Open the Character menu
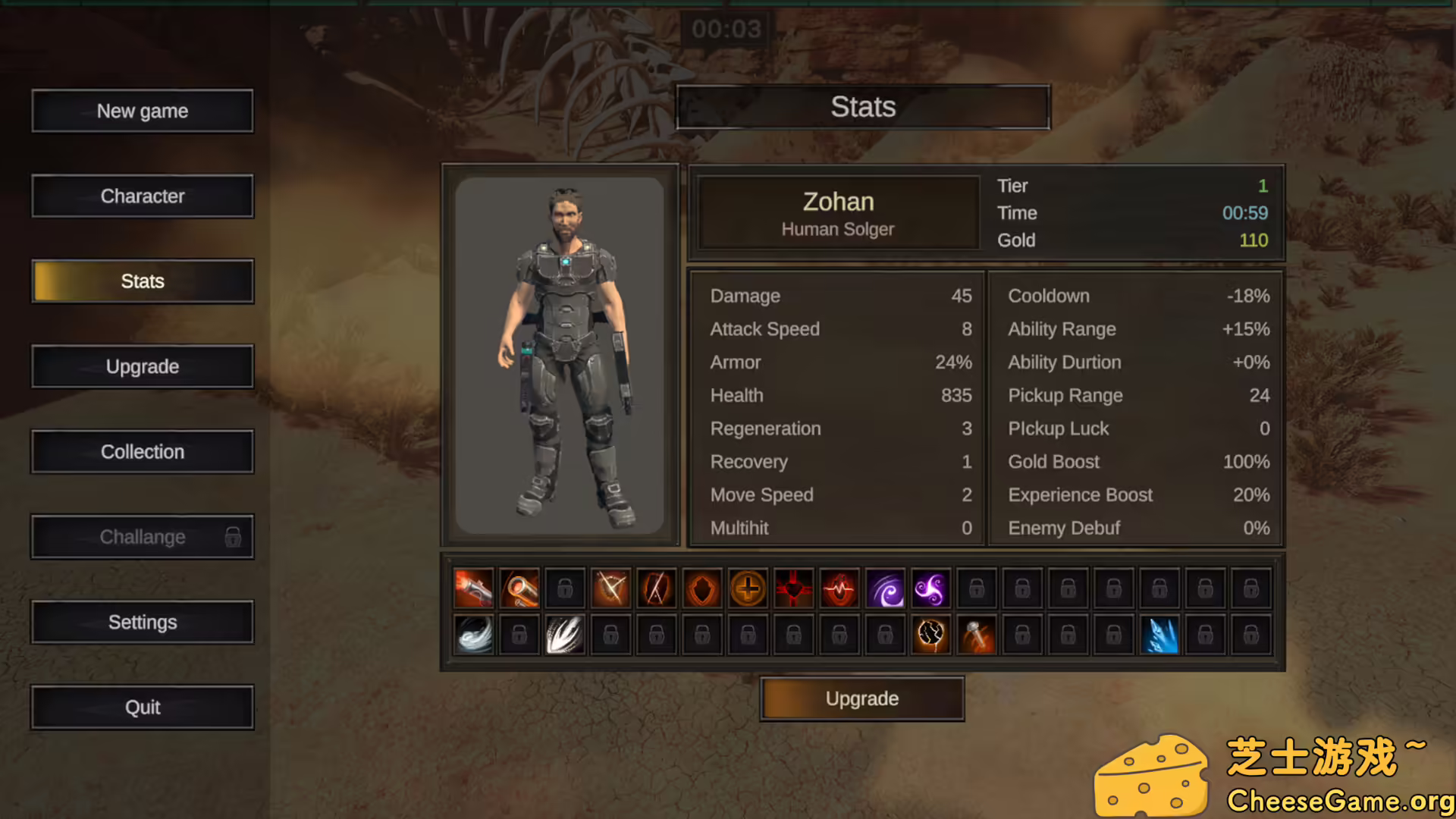This screenshot has width=1456, height=819. (x=143, y=196)
